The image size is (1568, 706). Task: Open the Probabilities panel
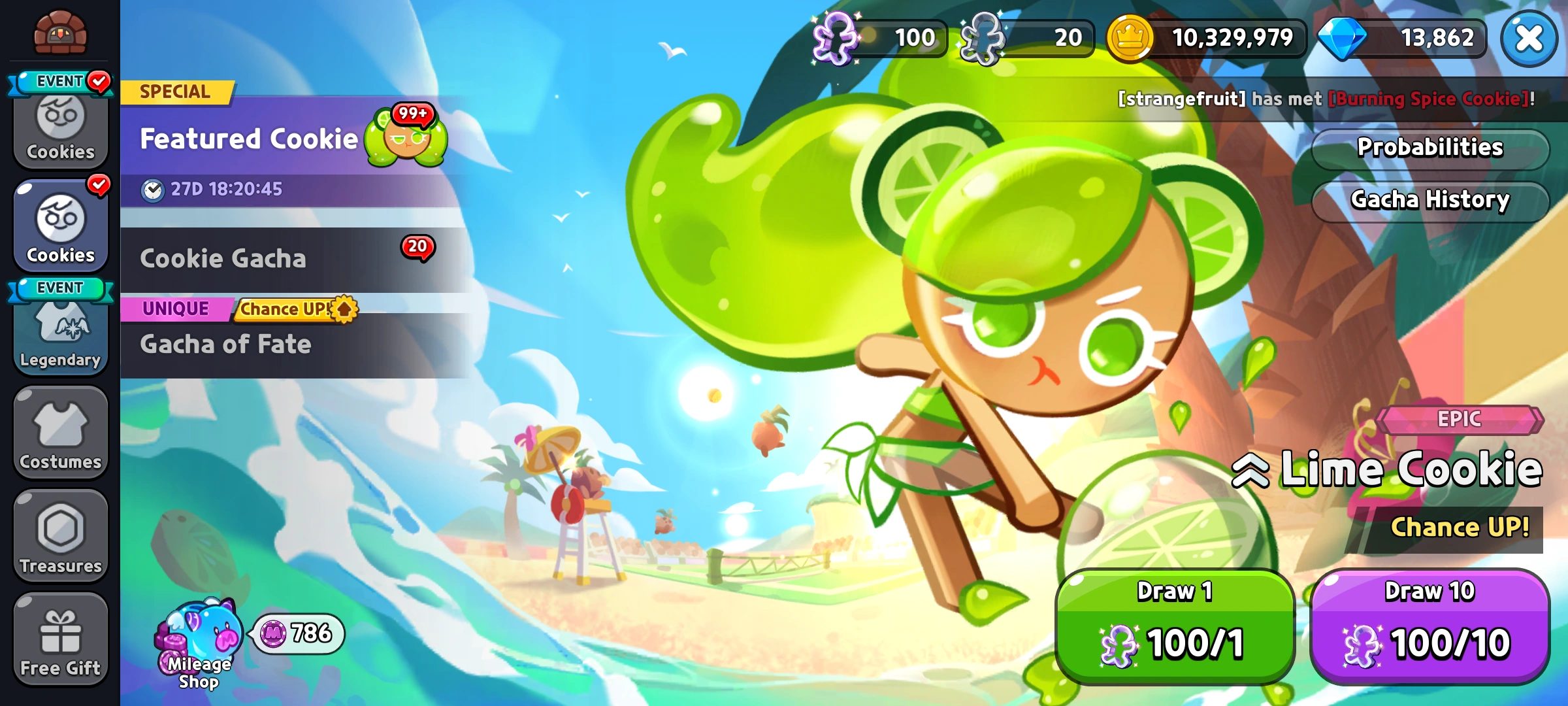[x=1429, y=148]
